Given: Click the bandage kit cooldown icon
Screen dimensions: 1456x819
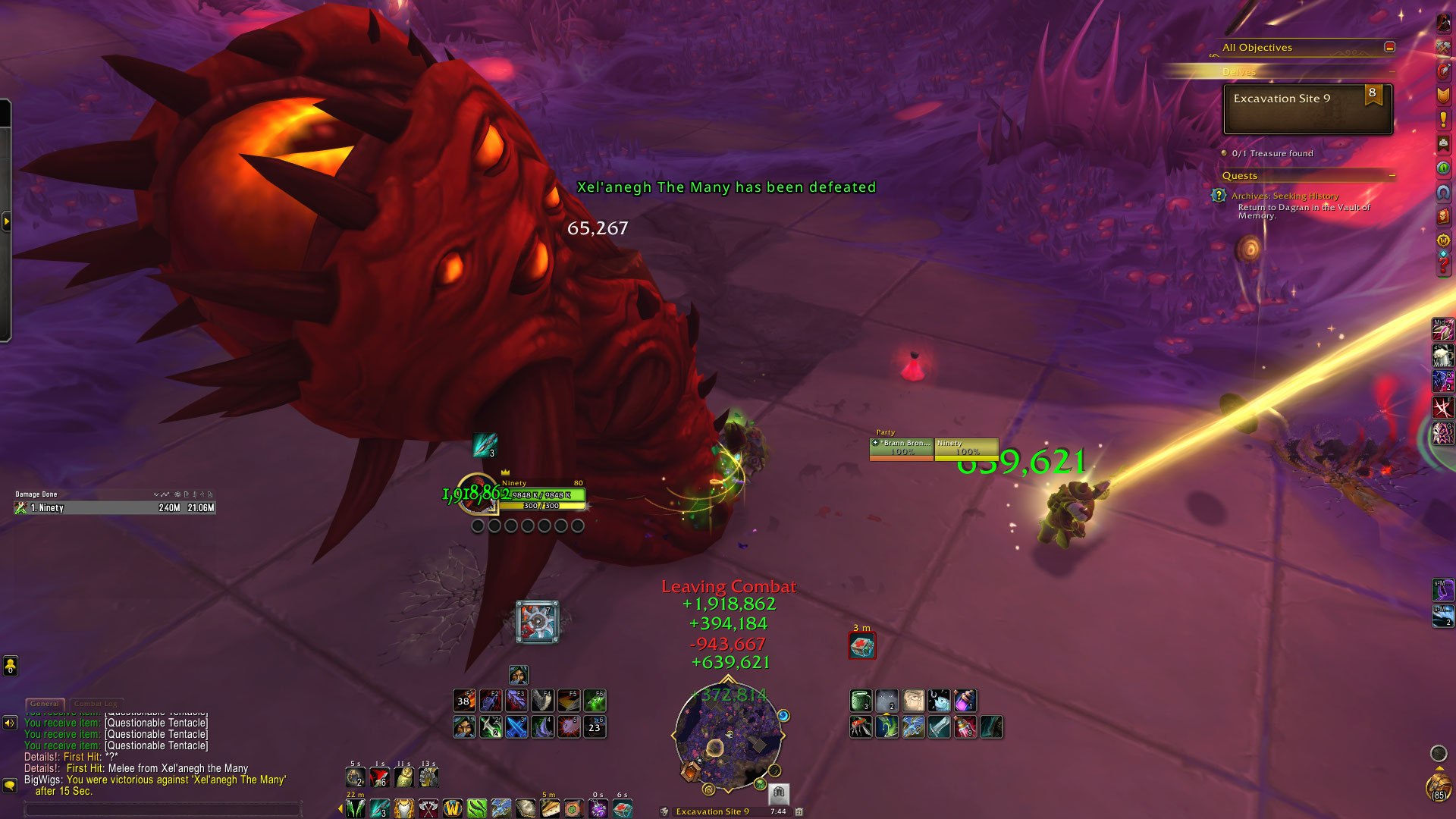Looking at the screenshot, I should point(862,646).
